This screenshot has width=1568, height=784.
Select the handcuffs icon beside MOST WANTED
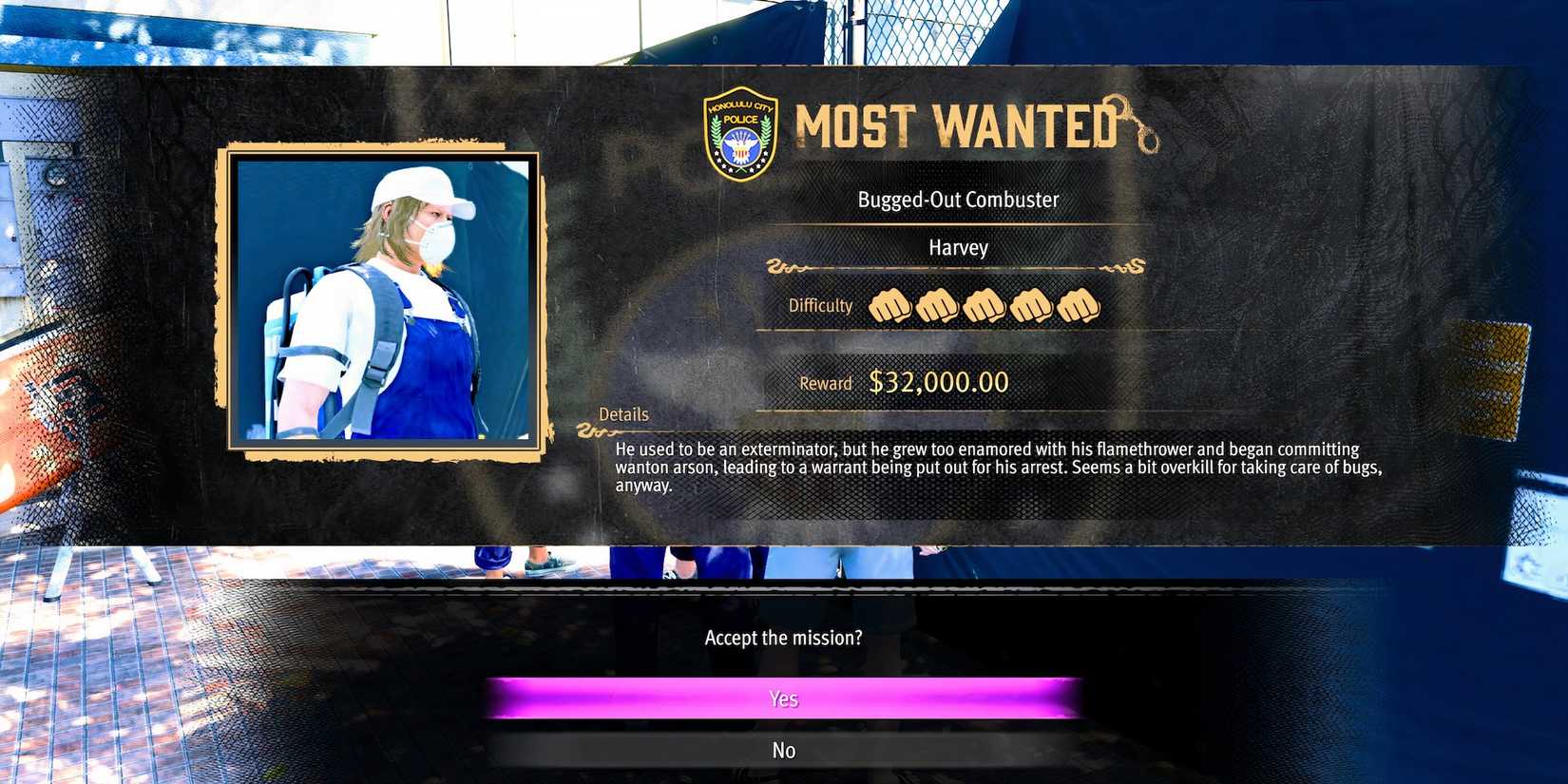[x=1135, y=122]
